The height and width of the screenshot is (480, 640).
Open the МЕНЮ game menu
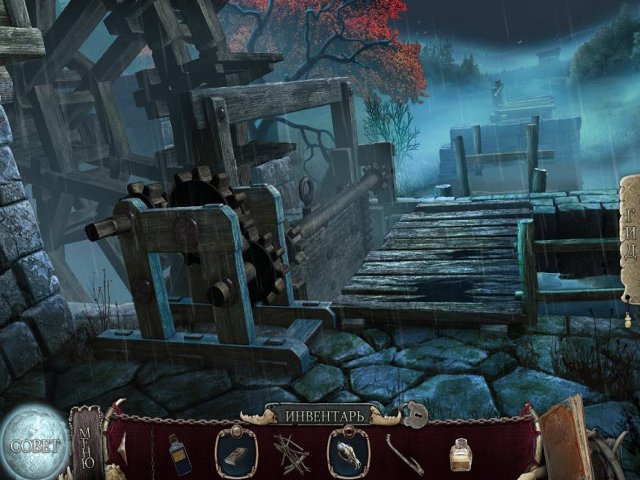[x=86, y=443]
